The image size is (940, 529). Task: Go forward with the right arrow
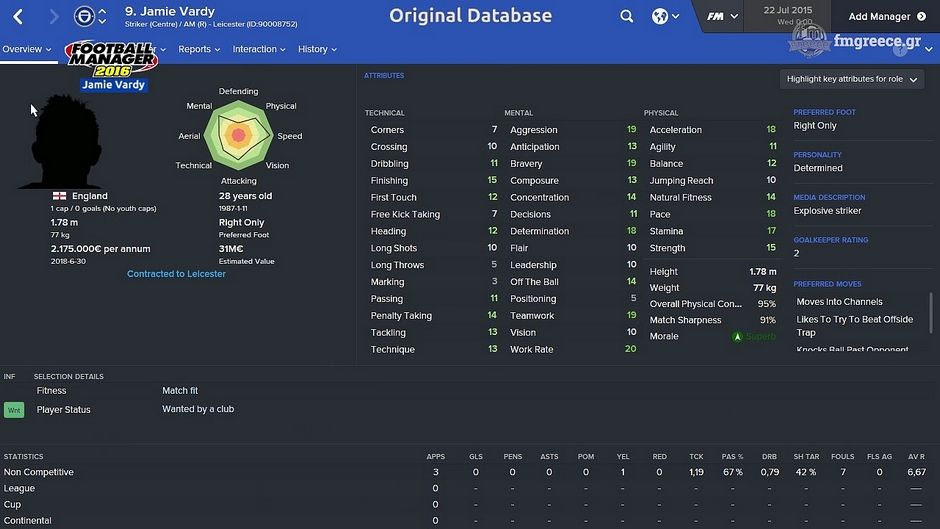click(53, 17)
